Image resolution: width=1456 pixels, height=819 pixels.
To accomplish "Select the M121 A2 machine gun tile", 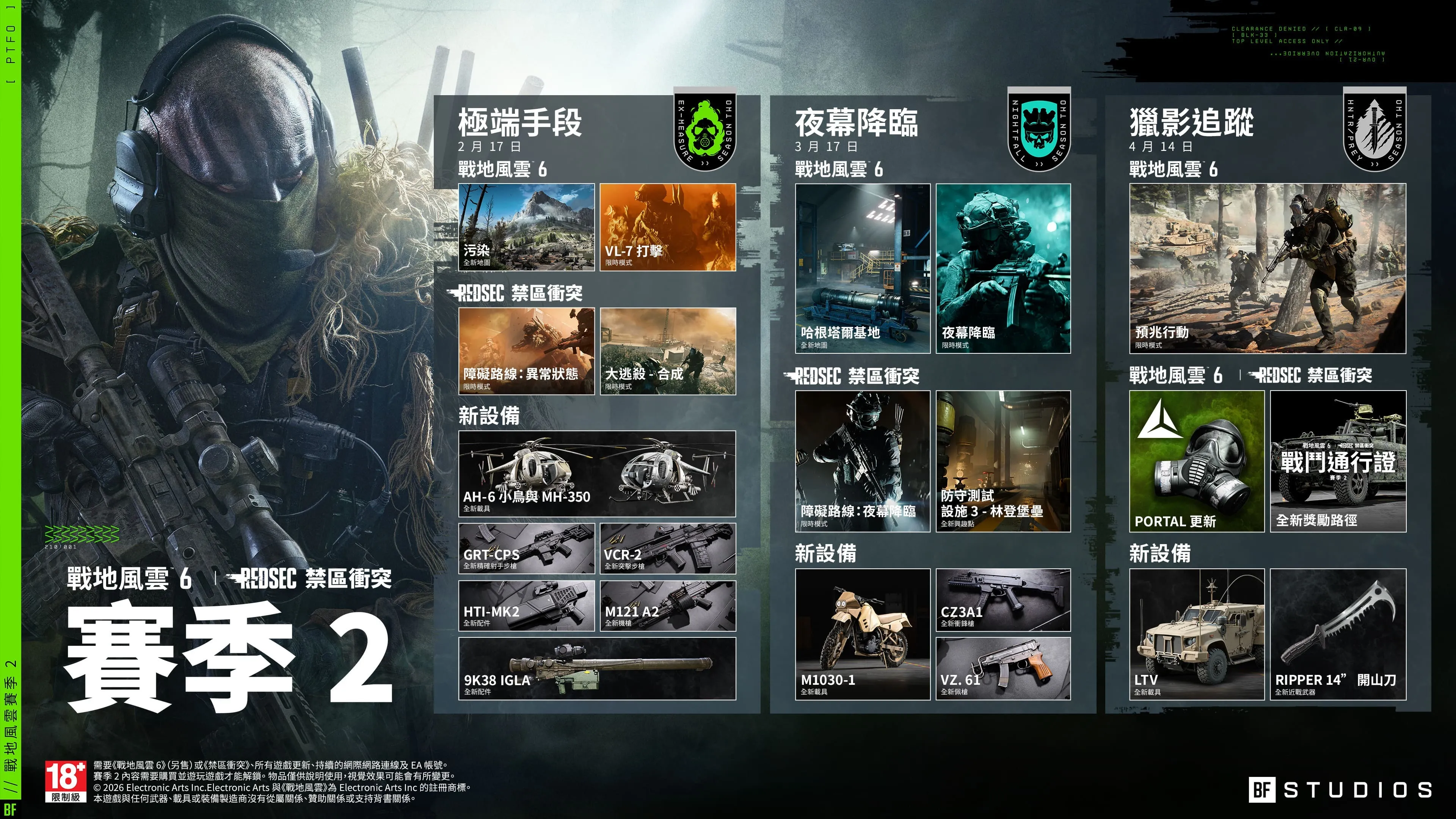I will (667, 606).
